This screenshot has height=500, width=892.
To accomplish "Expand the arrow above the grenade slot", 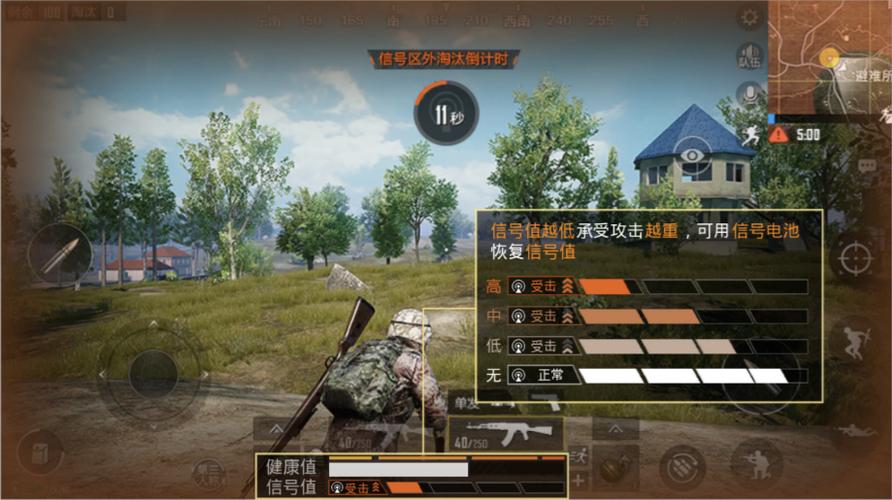I will (x=615, y=429).
